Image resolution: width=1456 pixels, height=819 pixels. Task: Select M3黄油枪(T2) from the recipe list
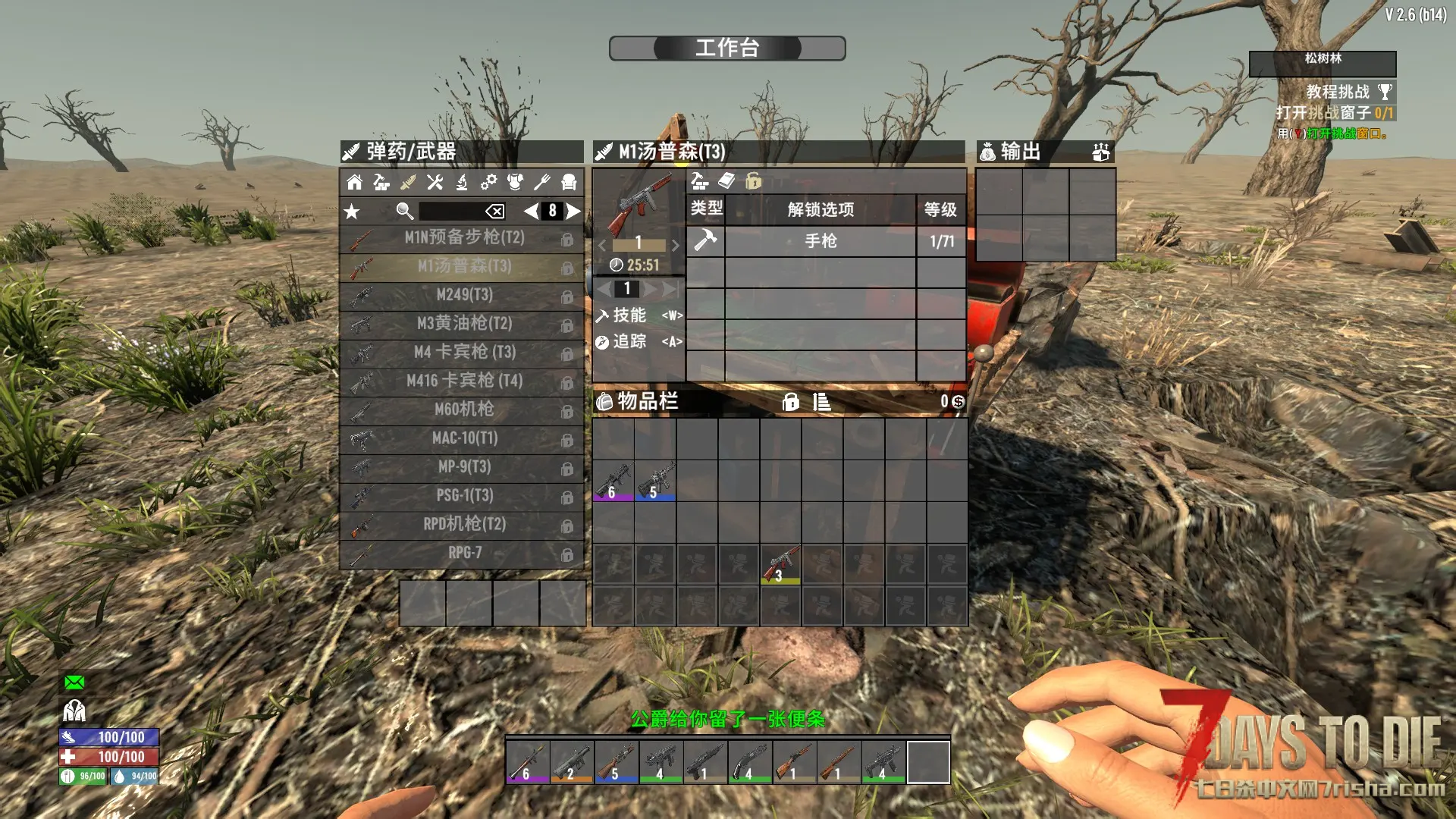(x=463, y=324)
